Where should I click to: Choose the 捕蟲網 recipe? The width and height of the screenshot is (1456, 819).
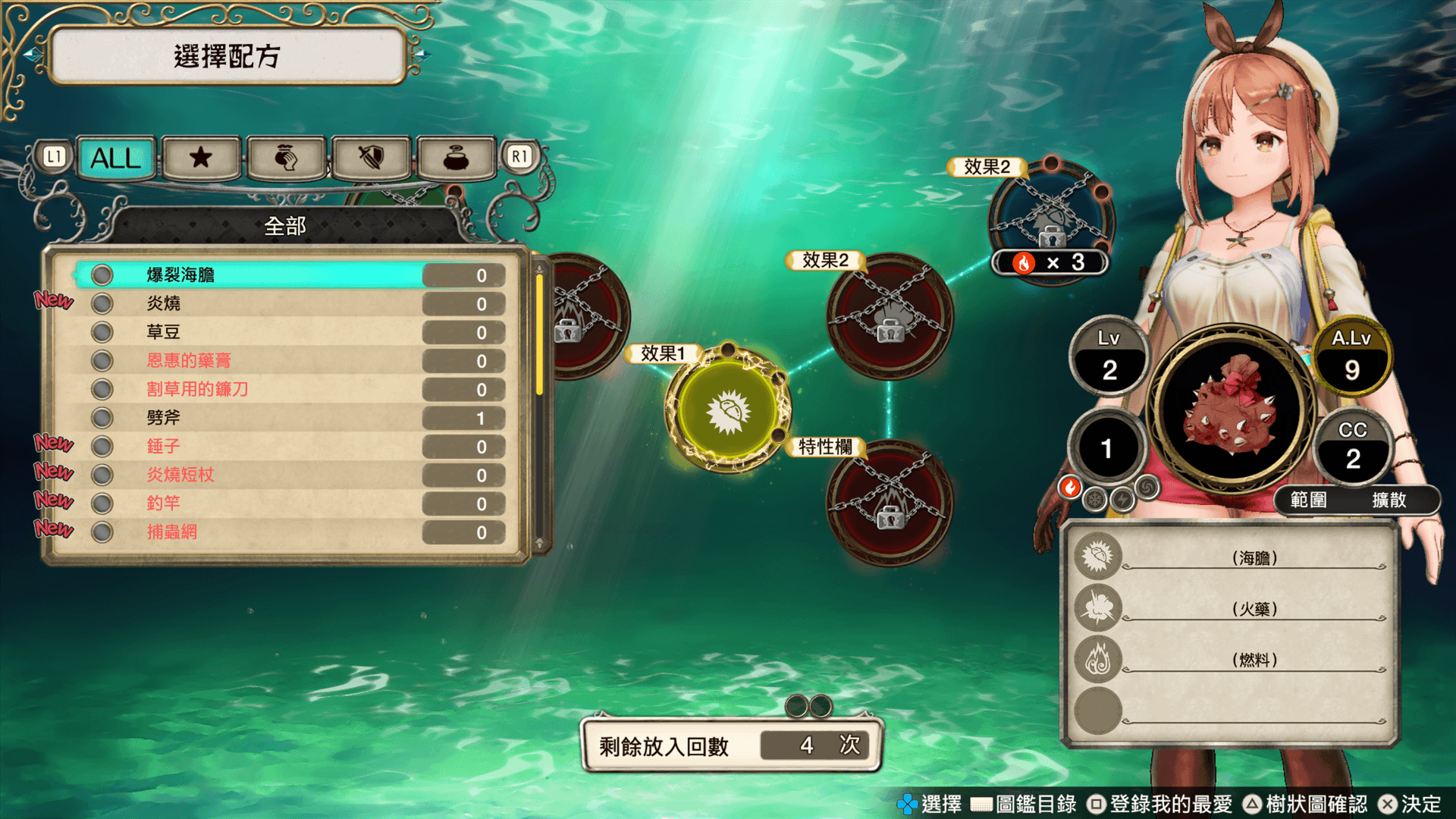(288, 532)
